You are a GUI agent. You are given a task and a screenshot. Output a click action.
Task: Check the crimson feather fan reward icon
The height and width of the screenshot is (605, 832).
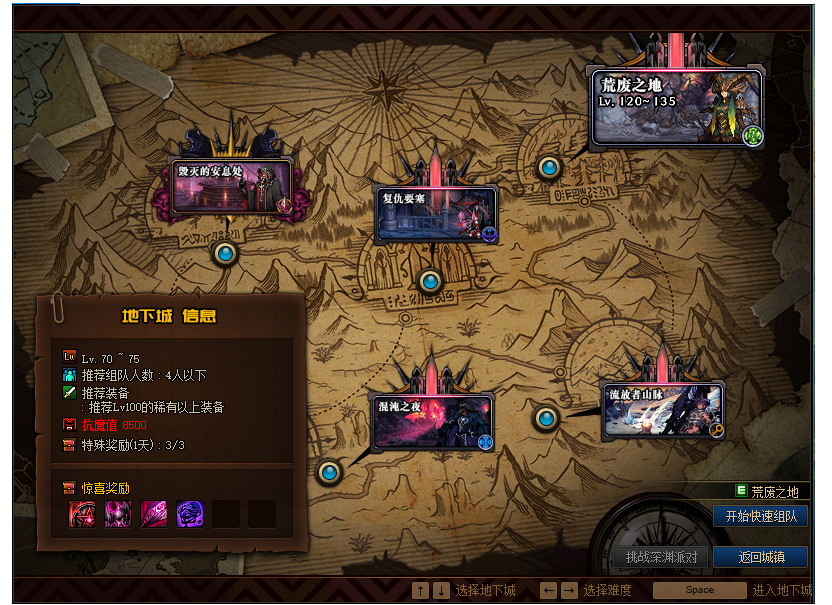(x=154, y=514)
